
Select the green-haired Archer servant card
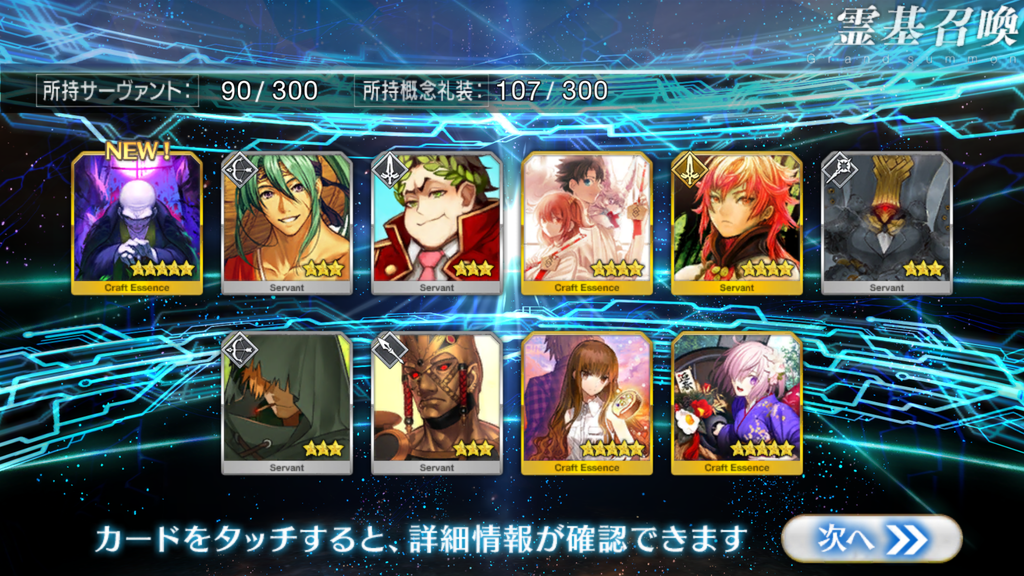(x=287, y=223)
